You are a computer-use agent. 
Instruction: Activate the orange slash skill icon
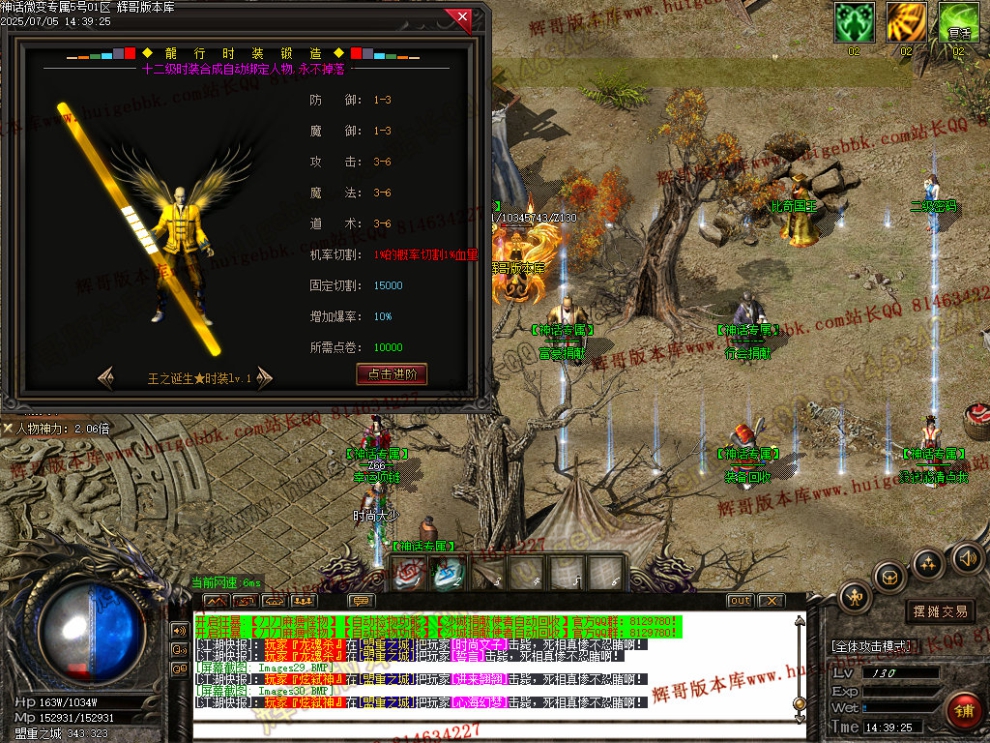point(906,22)
